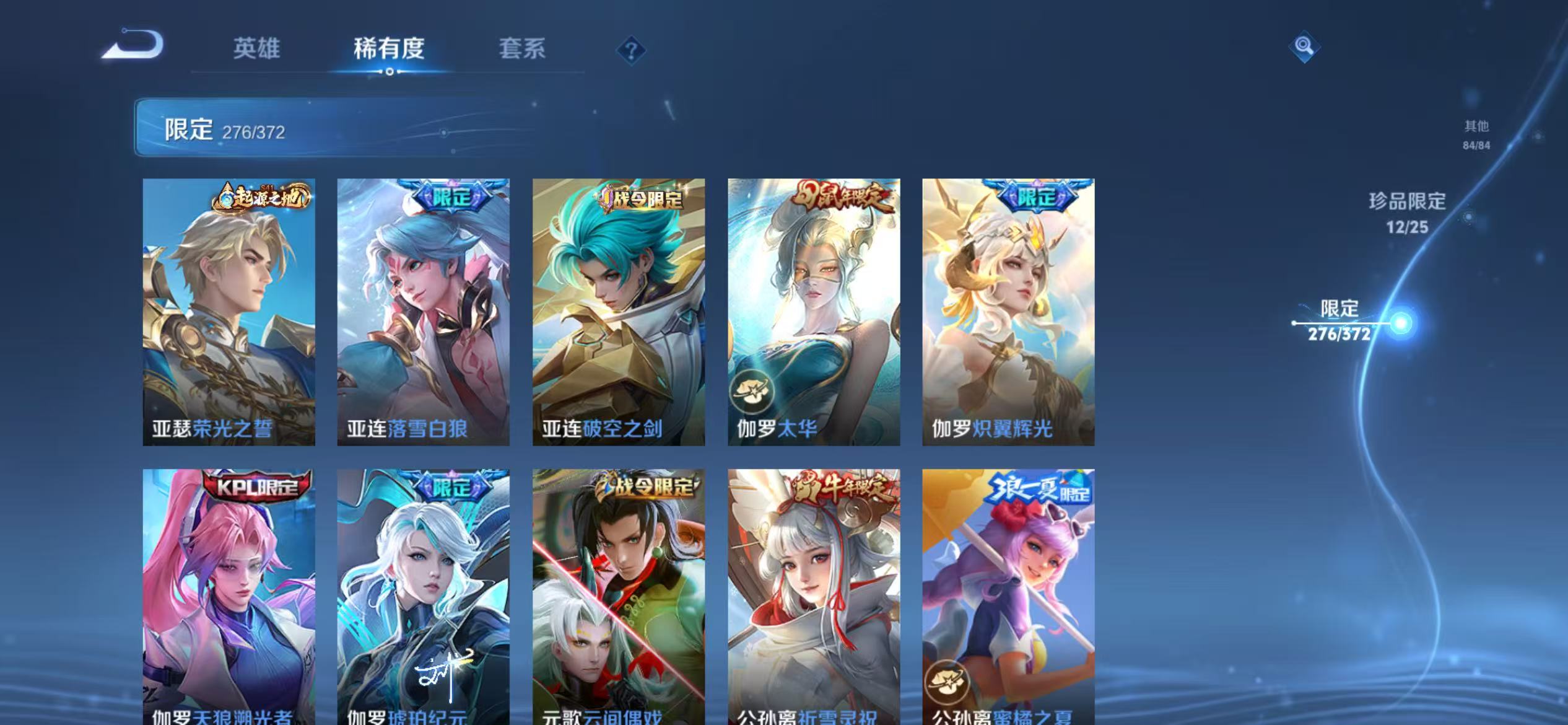Viewport: 1568px width, 725px height.
Task: Switch to the 套系 tab
Action: pos(522,49)
